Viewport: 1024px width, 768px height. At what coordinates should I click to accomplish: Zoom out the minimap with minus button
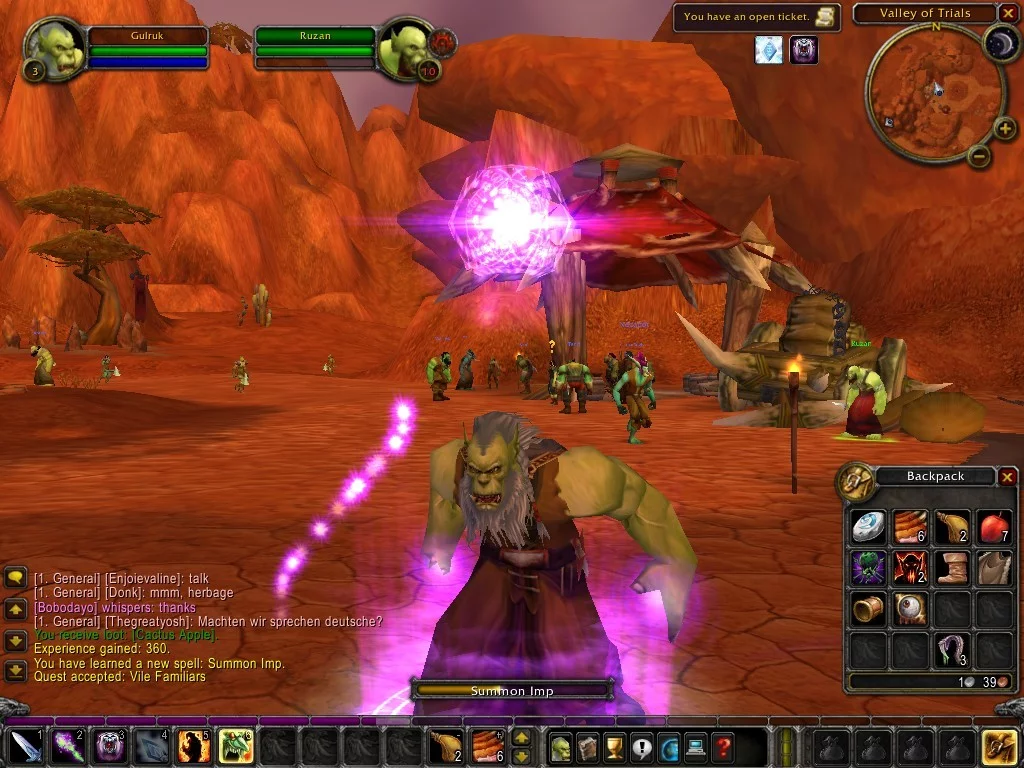(979, 155)
